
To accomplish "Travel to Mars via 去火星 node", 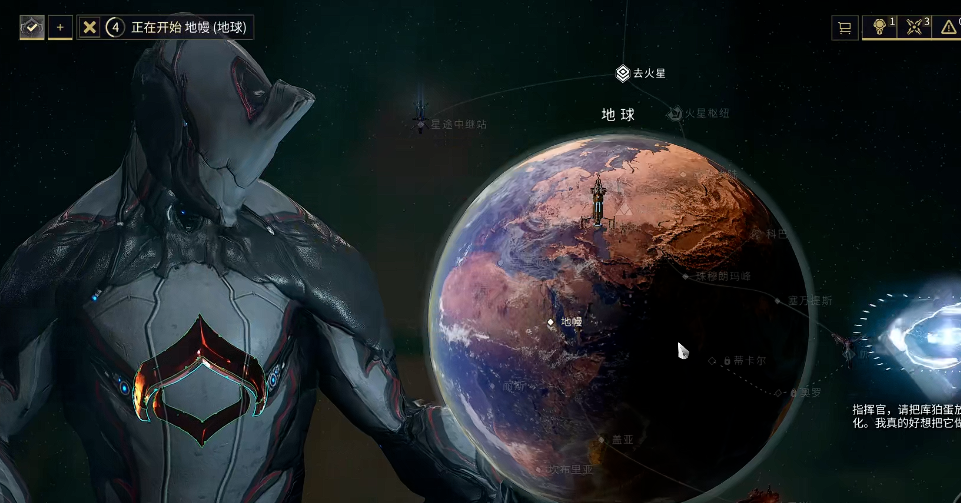I will (x=623, y=73).
